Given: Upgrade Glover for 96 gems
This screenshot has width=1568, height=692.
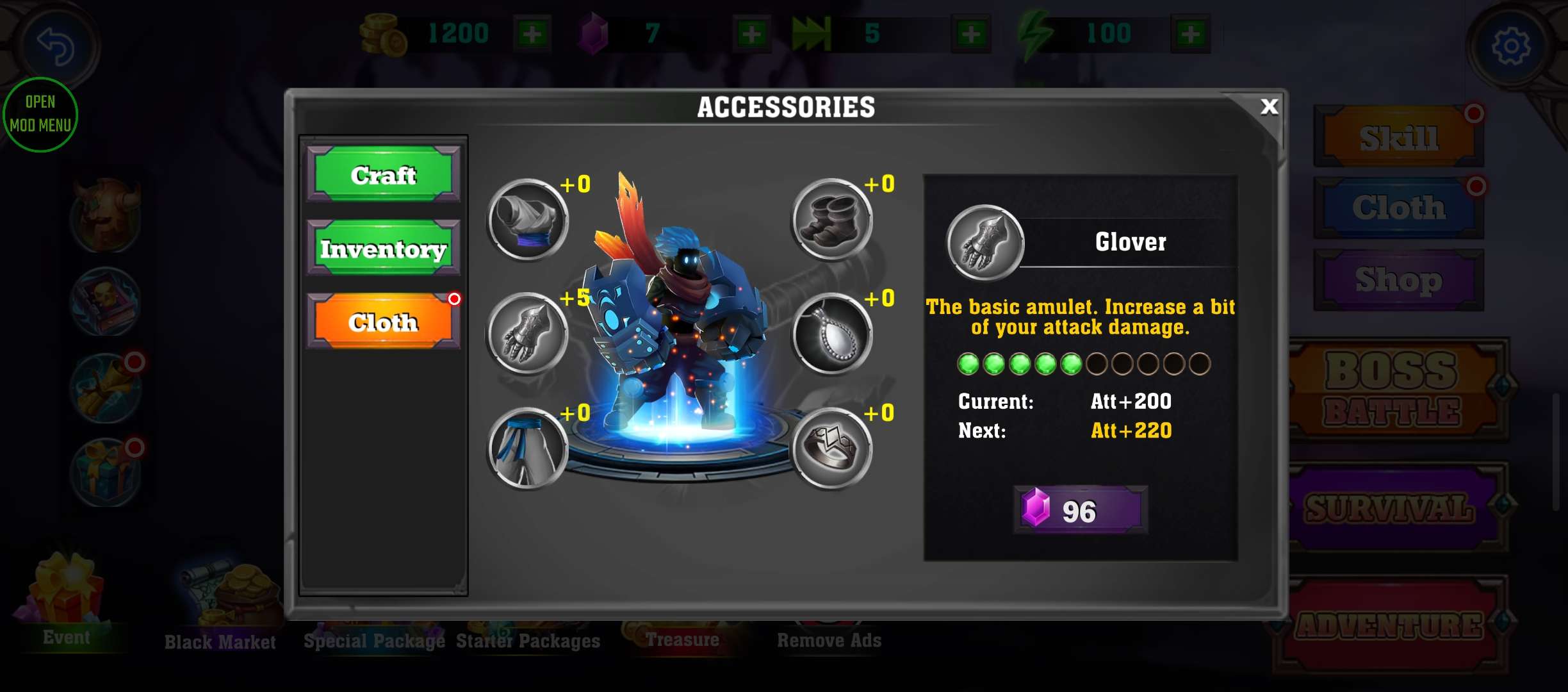Looking at the screenshot, I should pos(1080,510).
